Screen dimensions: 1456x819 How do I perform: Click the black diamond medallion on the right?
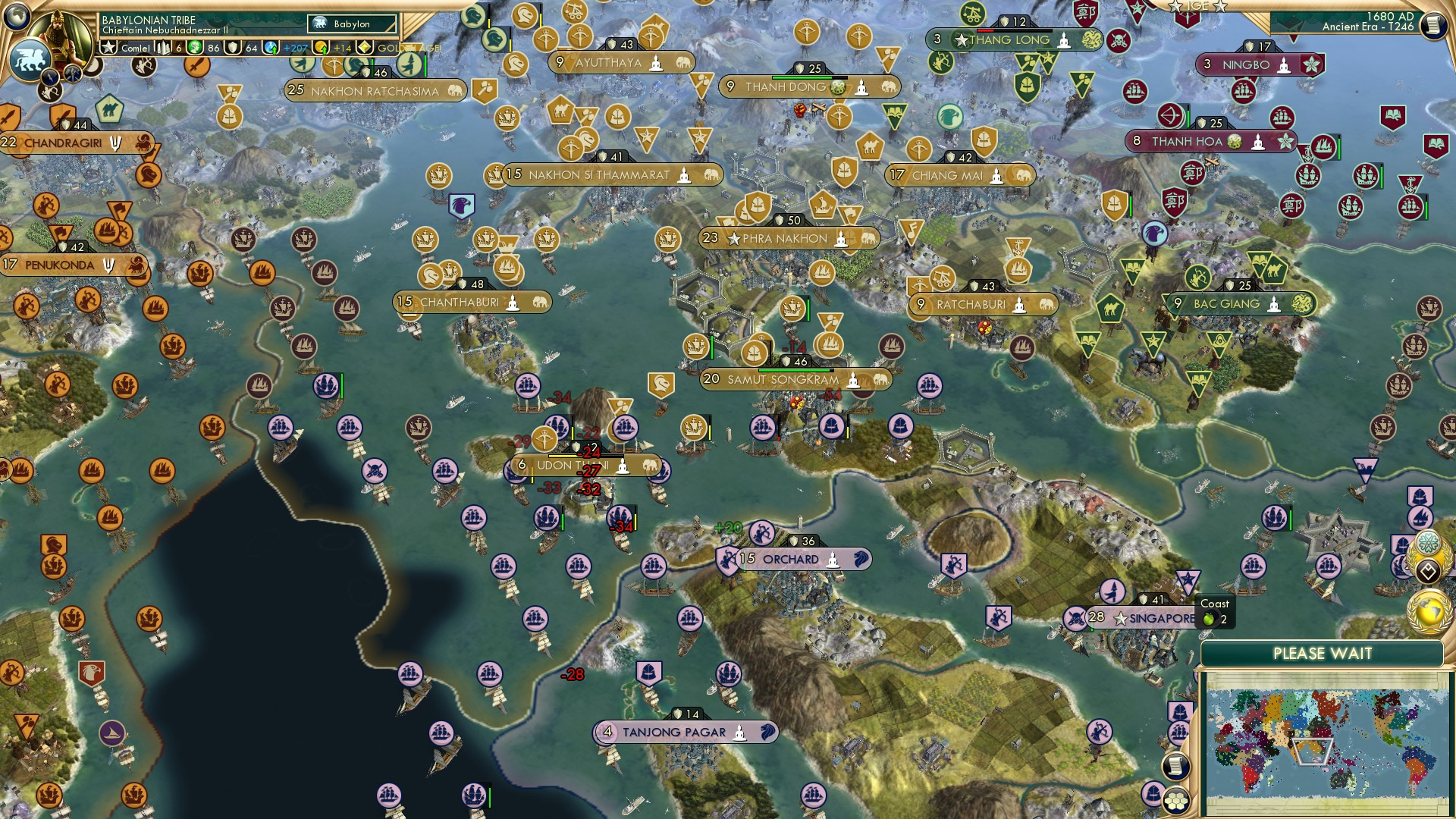click(x=1427, y=571)
